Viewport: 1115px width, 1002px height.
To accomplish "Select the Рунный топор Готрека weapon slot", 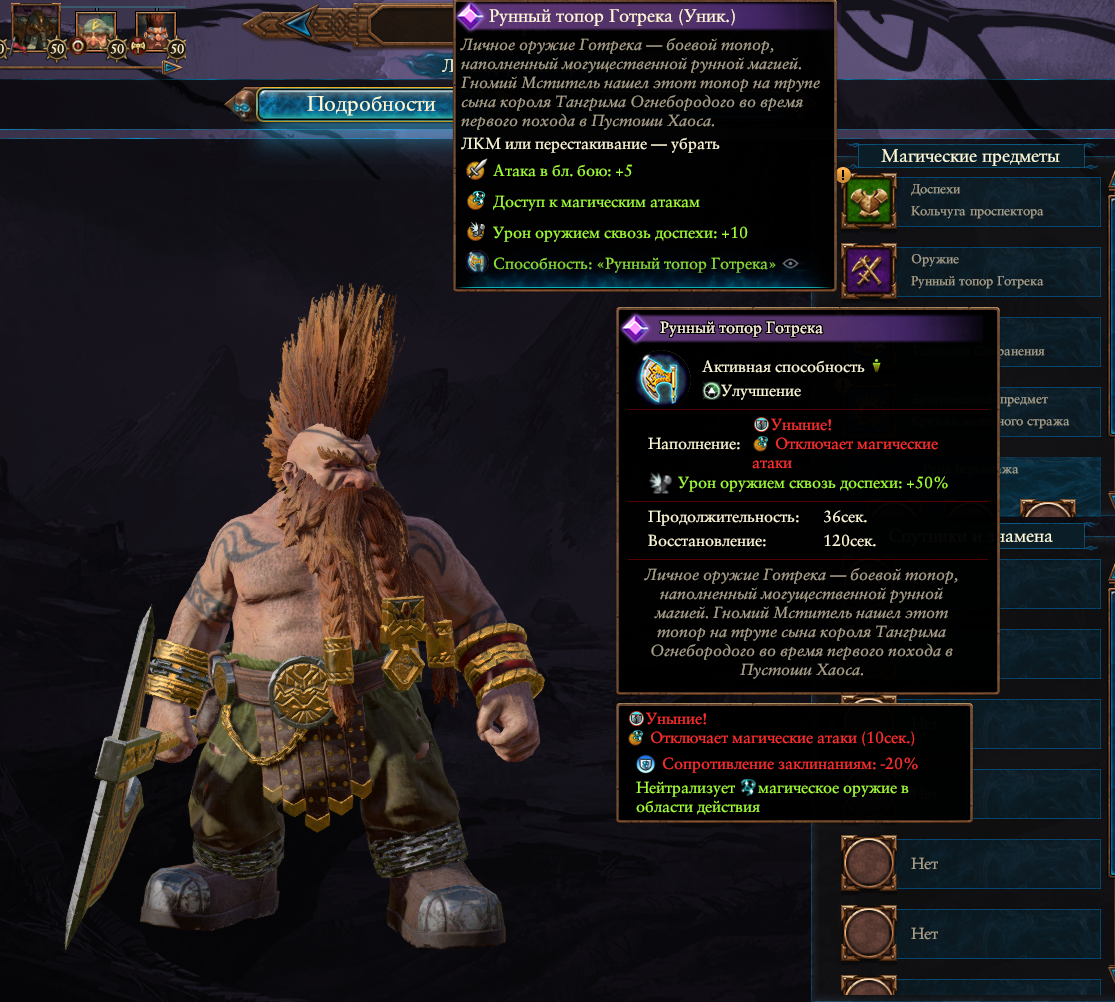I will 977,270.
